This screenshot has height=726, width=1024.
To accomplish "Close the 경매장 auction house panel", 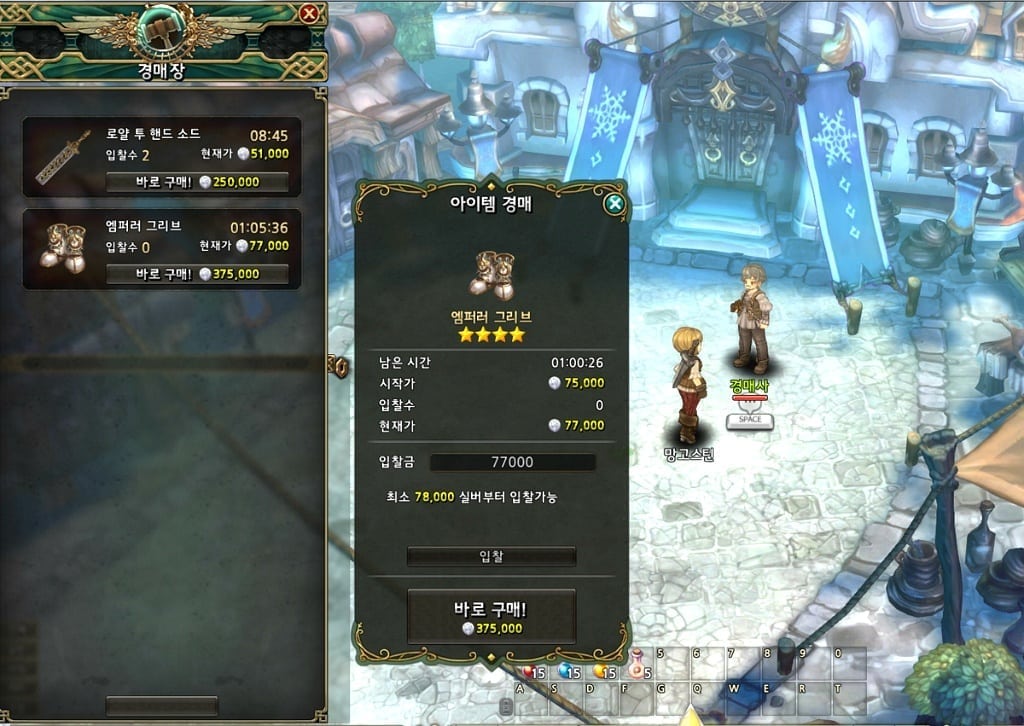I will 309,13.
